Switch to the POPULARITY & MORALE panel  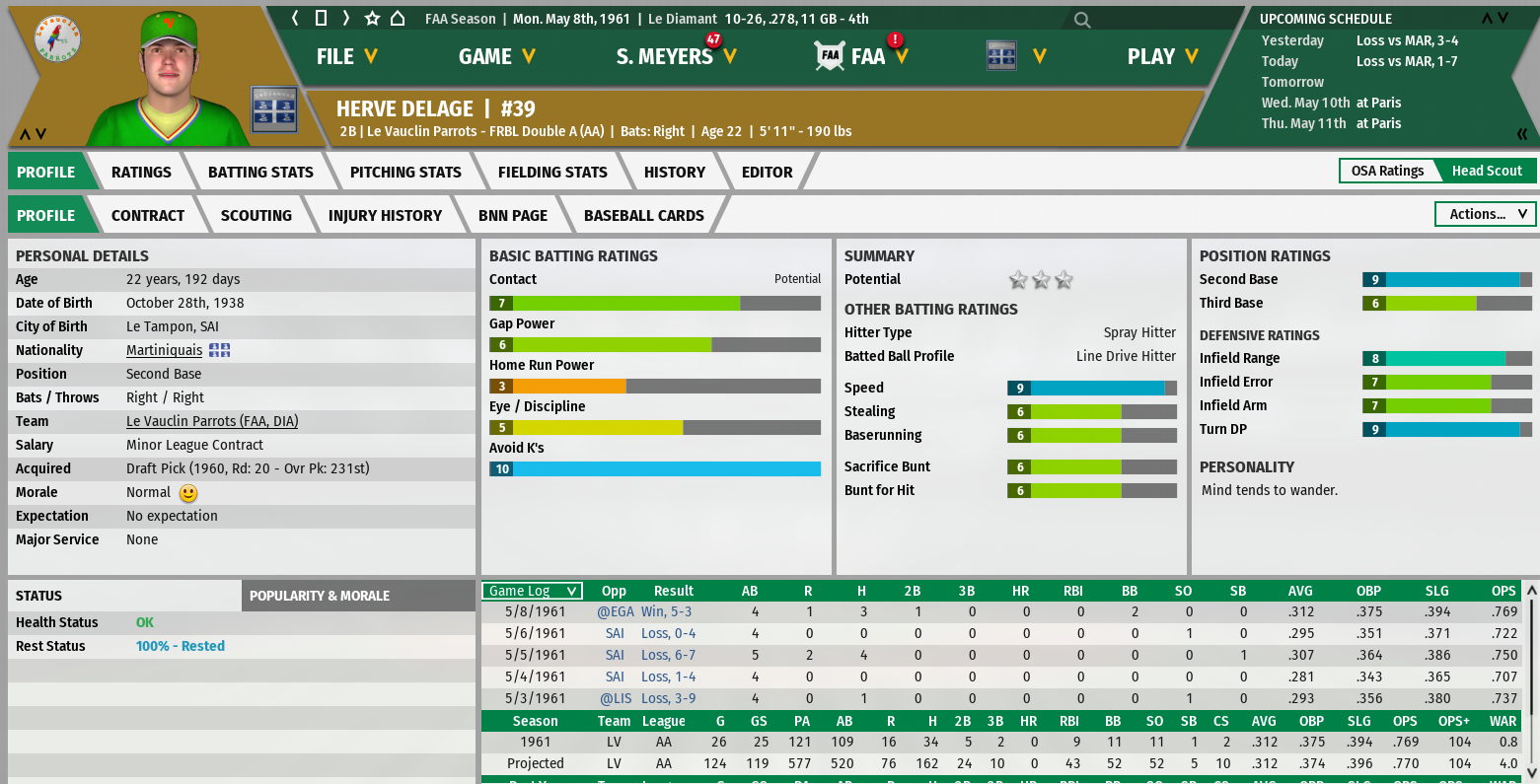point(320,596)
